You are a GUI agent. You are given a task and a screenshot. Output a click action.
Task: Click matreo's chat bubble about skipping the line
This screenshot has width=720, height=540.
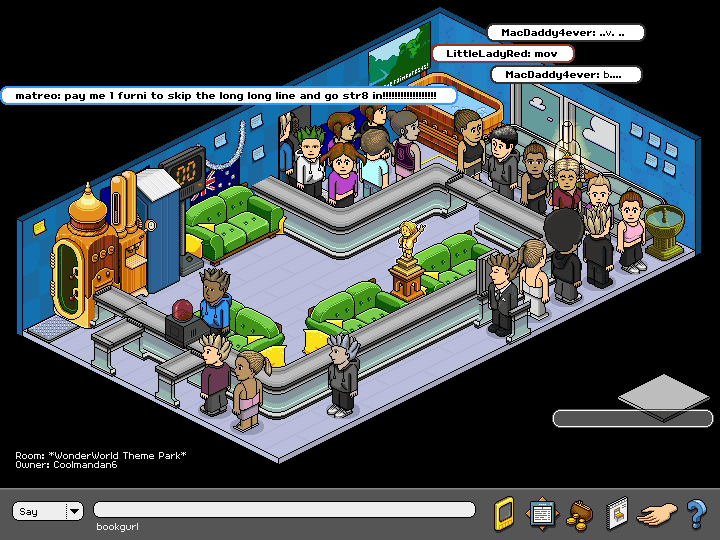pyautogui.click(x=228, y=95)
